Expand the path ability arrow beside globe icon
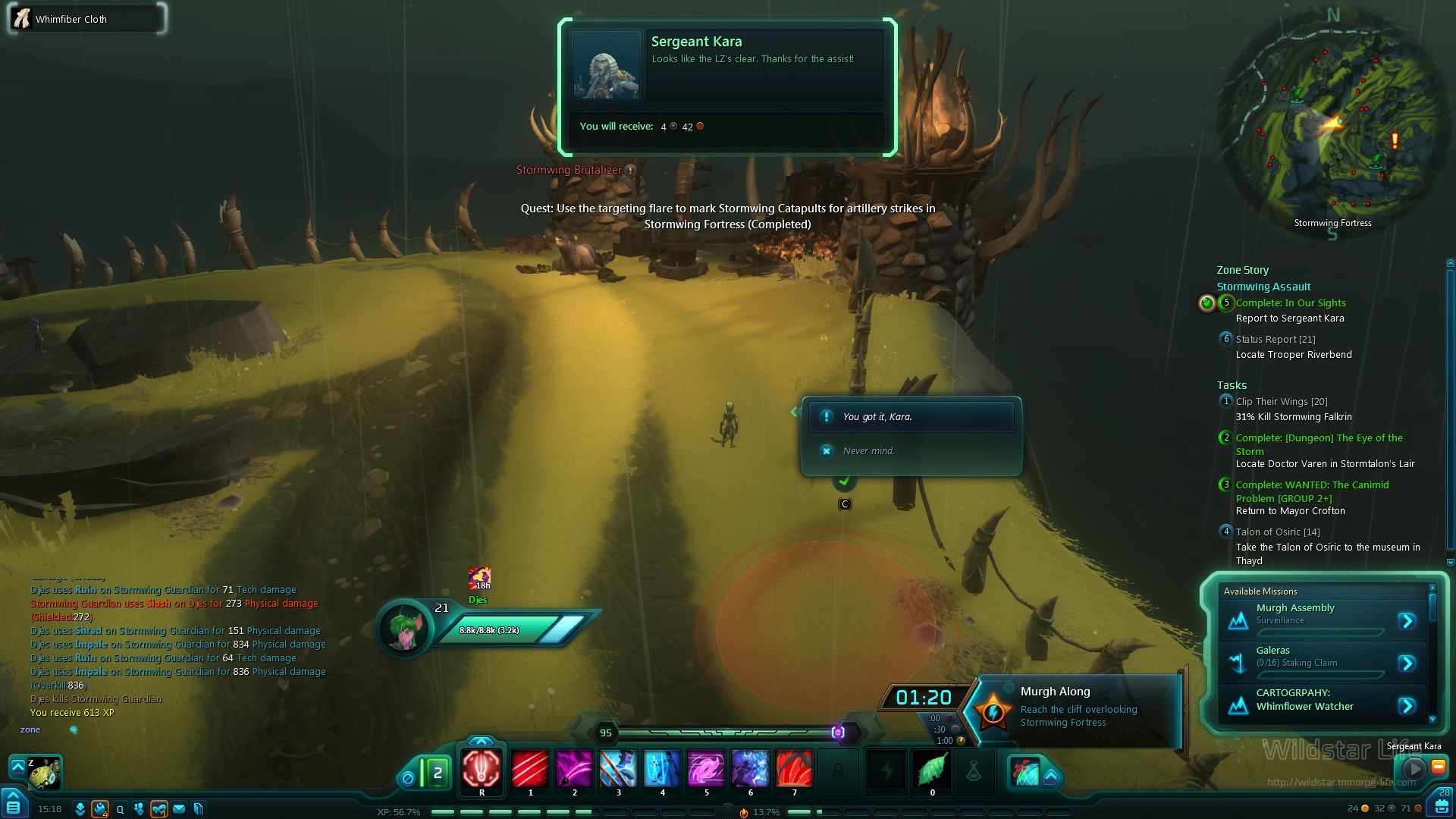 point(1051,777)
